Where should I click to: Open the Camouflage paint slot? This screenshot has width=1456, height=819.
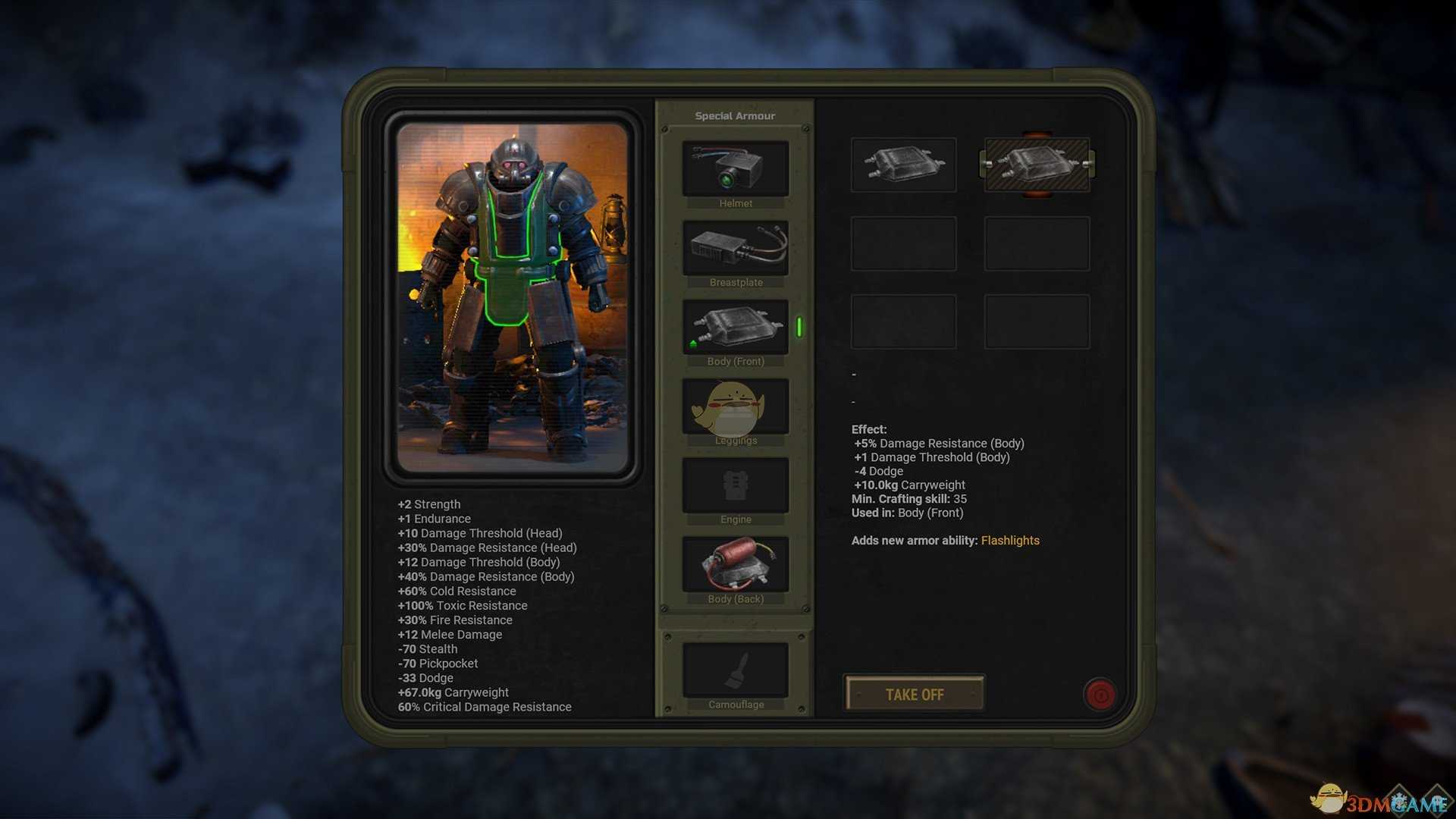click(x=735, y=670)
